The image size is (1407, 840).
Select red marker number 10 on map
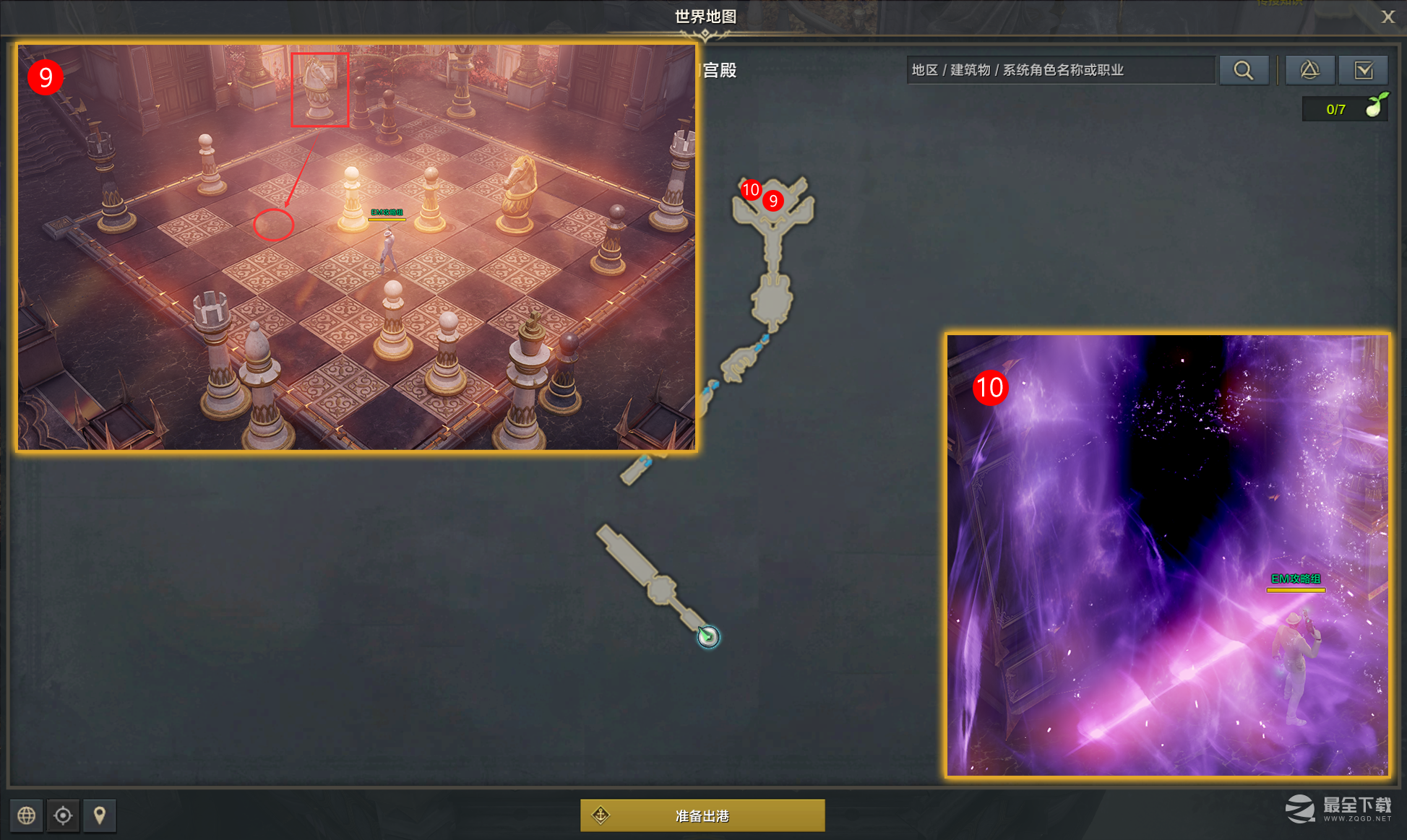click(x=751, y=190)
